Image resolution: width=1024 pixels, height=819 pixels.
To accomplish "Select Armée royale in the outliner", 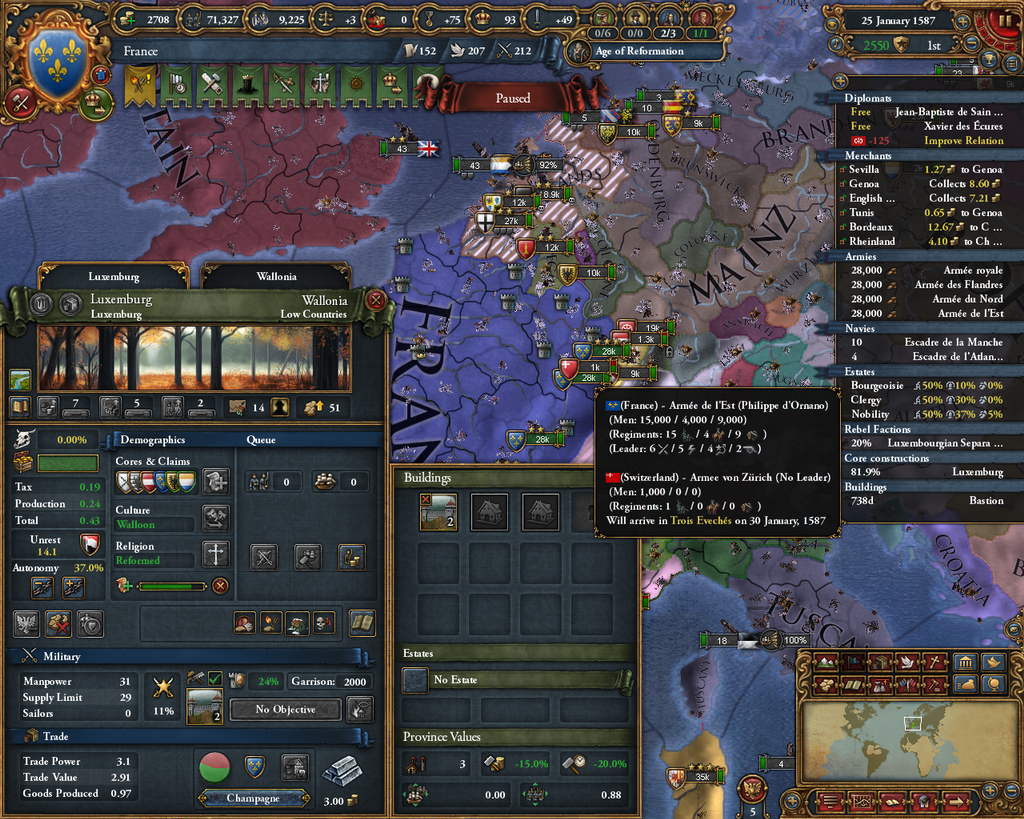I will (x=924, y=270).
